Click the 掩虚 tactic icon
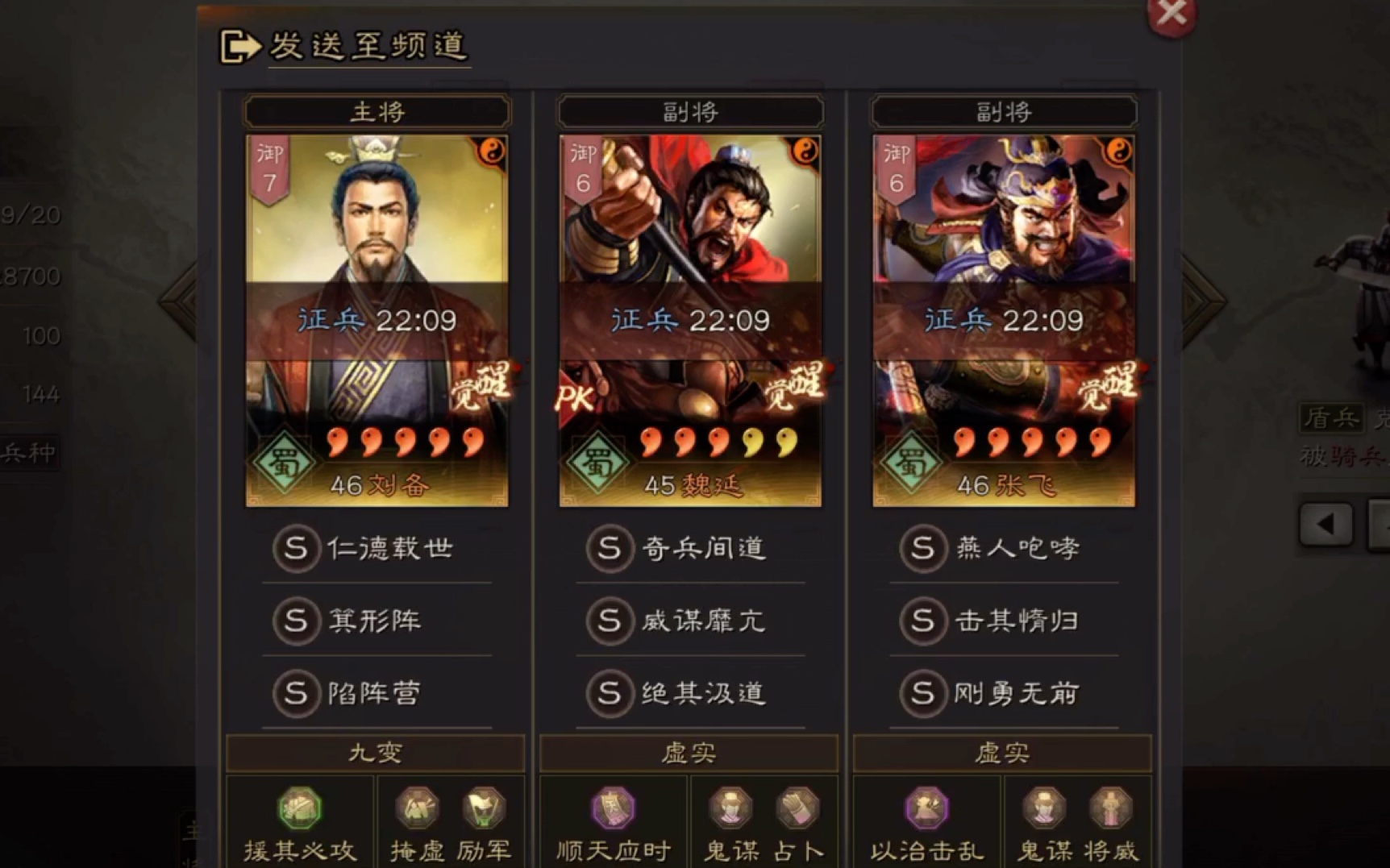 coord(418,808)
